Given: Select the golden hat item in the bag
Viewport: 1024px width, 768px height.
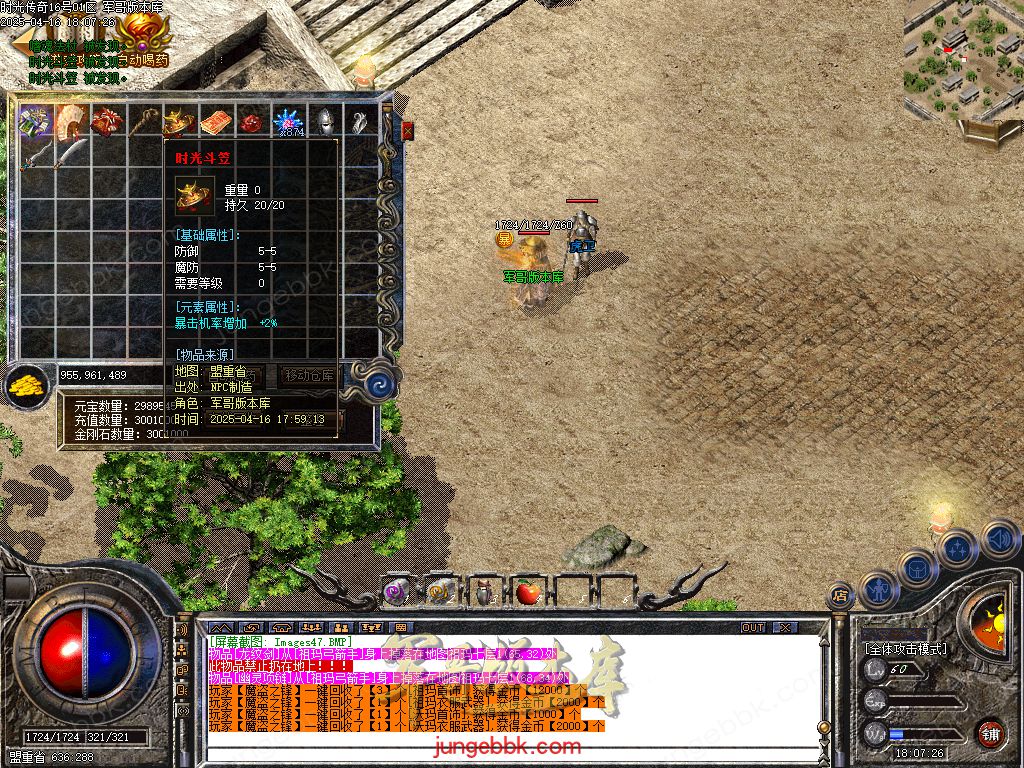Looking at the screenshot, I should [180, 121].
